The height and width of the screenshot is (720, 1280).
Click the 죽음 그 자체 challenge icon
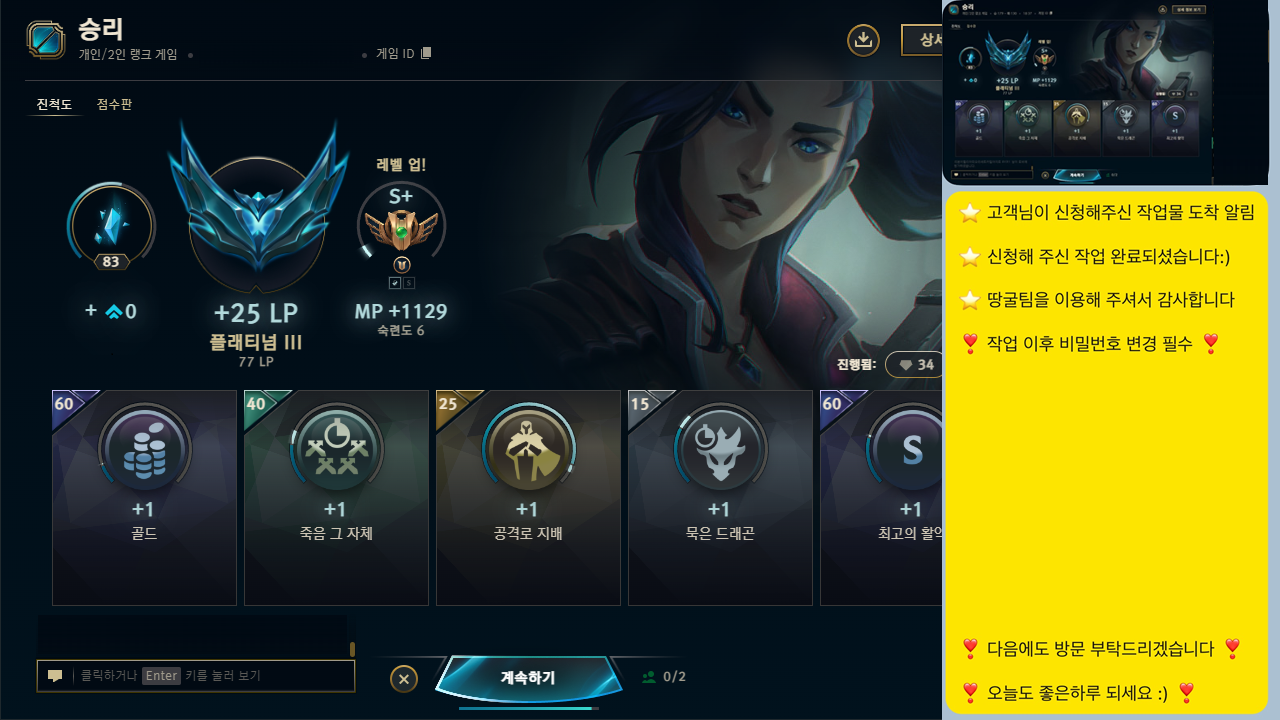point(336,449)
